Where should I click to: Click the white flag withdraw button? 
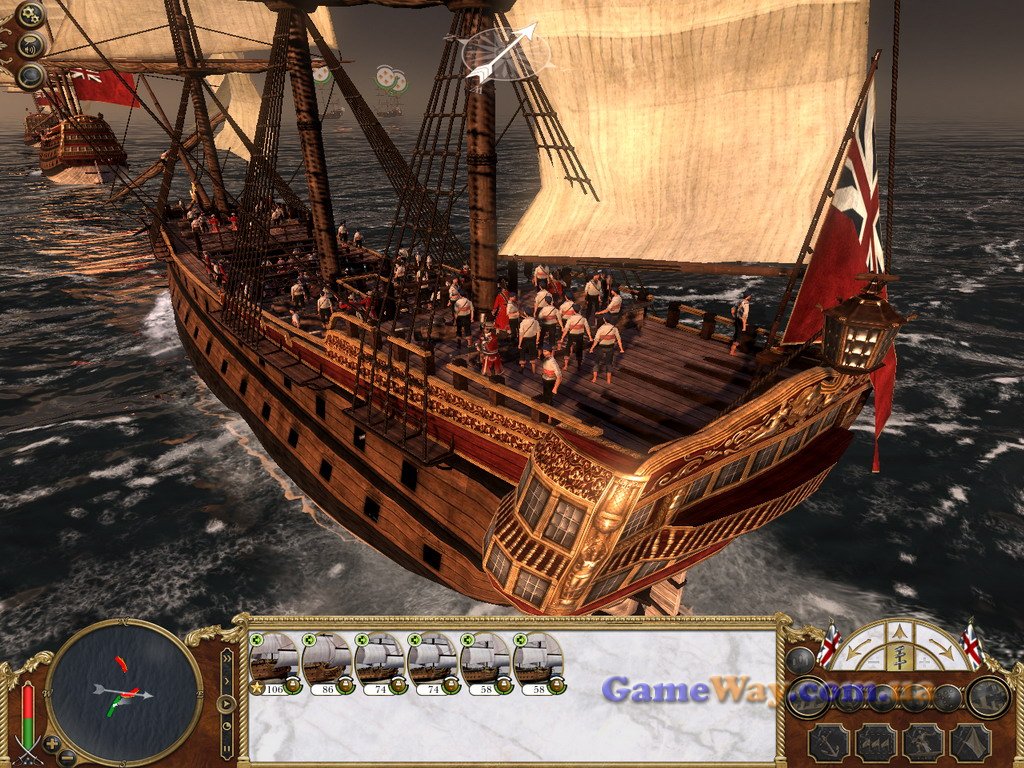(970, 742)
